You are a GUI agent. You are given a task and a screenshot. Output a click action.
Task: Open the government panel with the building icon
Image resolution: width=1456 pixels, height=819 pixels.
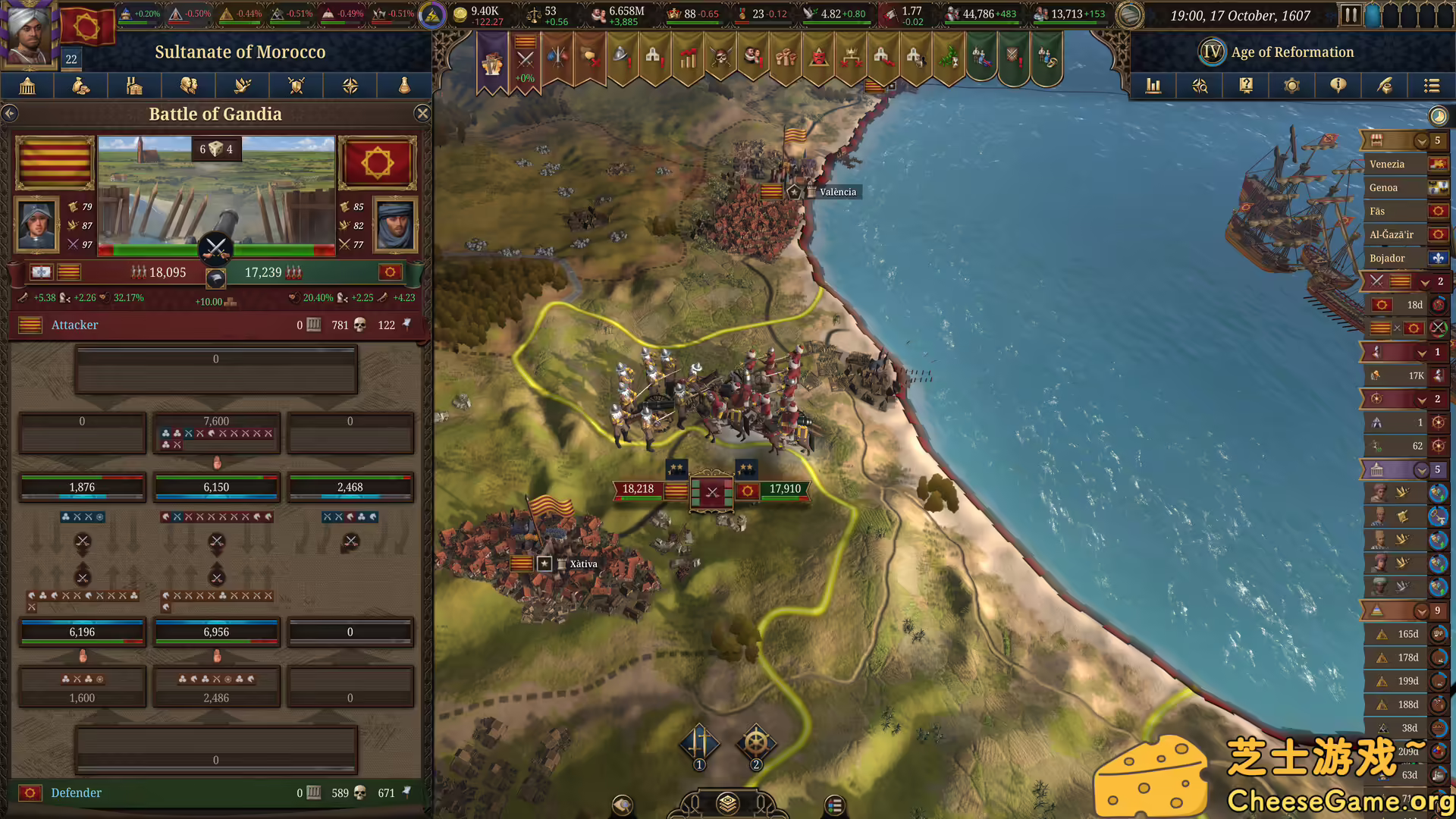tap(27, 86)
